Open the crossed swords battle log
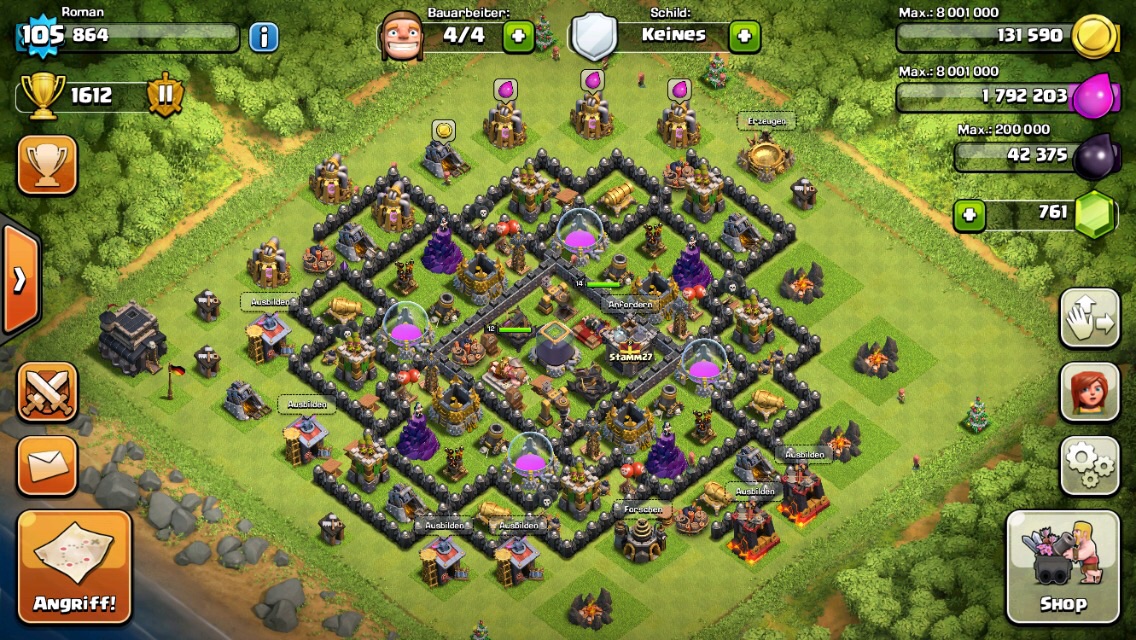The height and width of the screenshot is (640, 1136). point(47,392)
